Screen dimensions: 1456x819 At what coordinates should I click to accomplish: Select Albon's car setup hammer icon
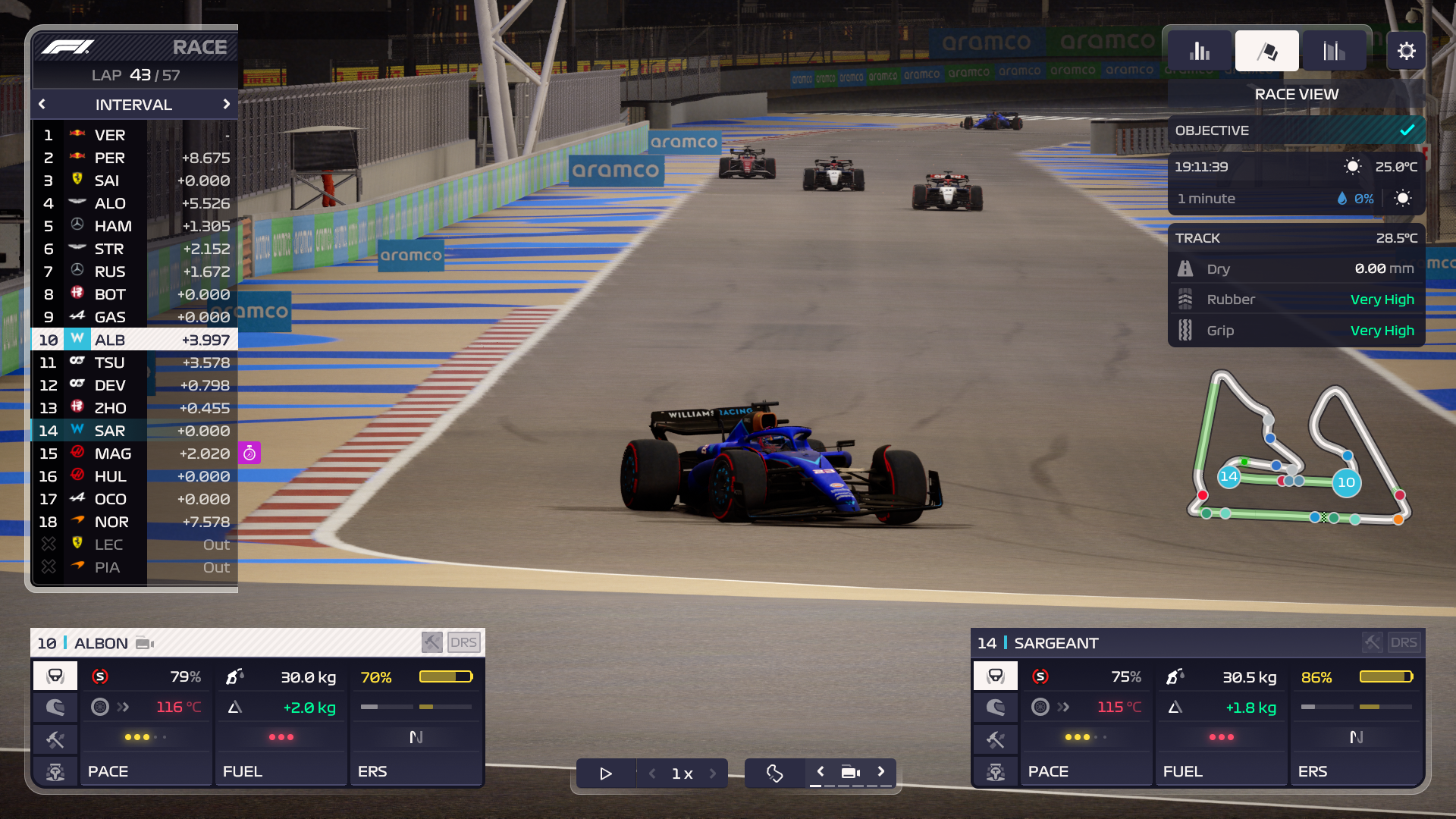click(x=55, y=739)
